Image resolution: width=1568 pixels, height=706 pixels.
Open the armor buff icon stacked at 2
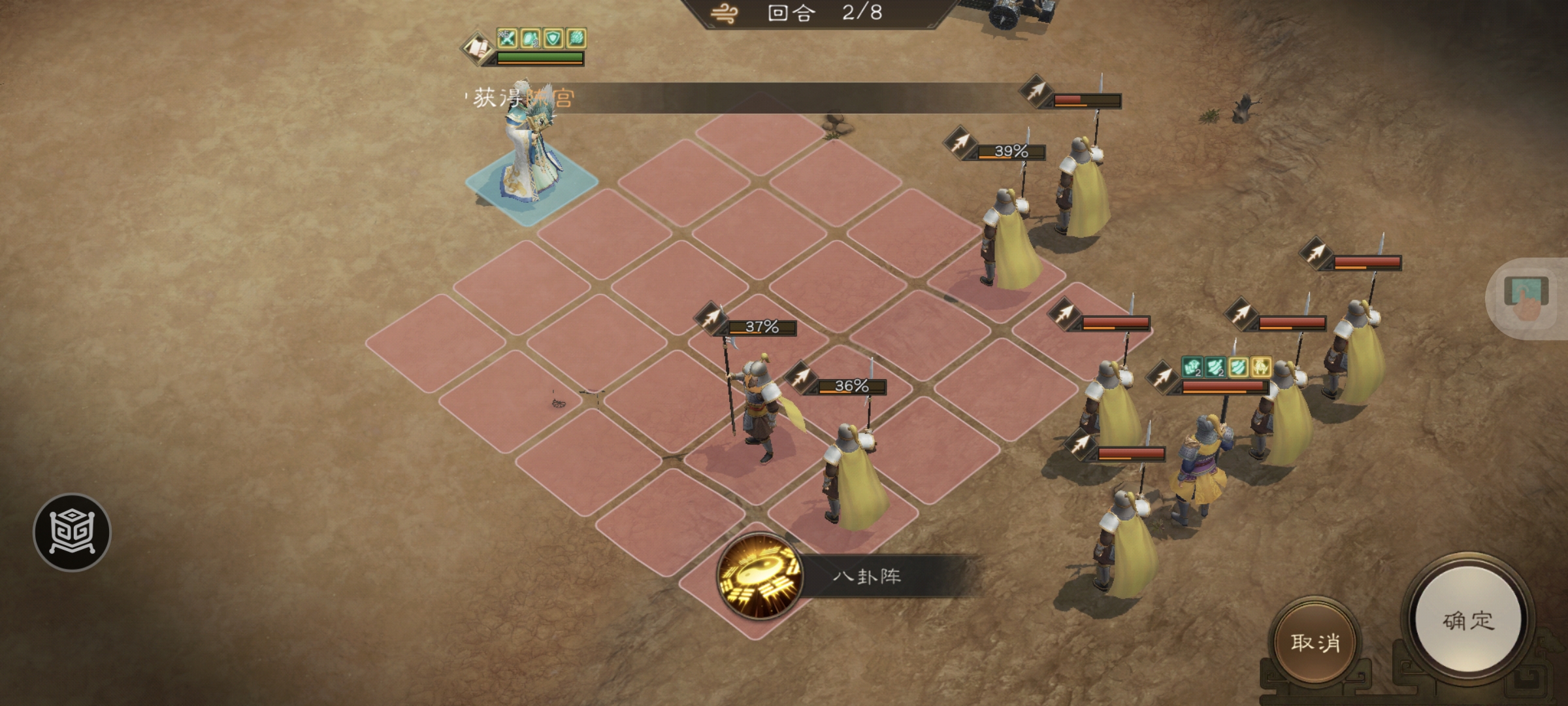click(x=531, y=39)
